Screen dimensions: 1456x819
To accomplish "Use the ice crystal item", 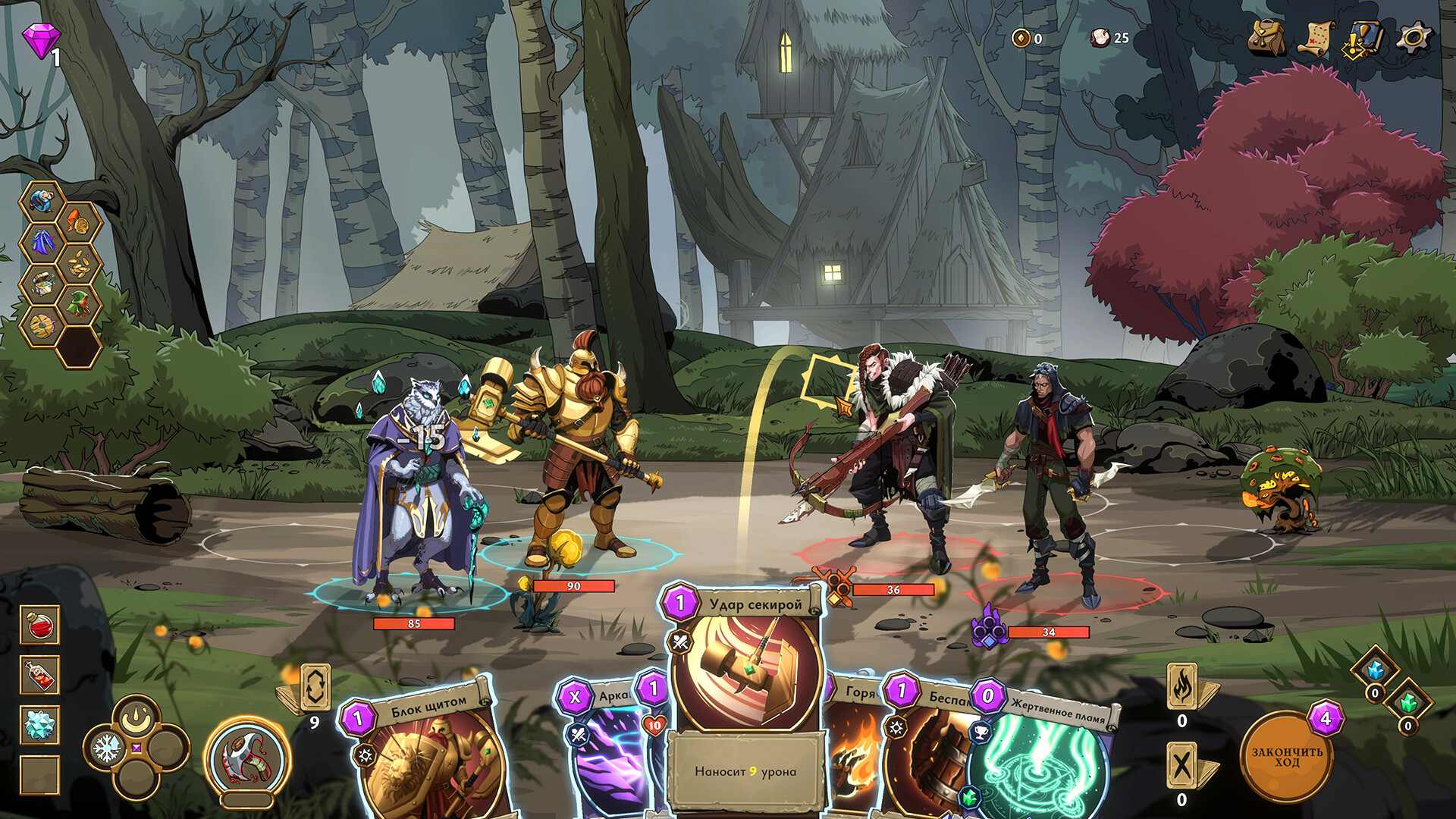I will click(x=39, y=726).
